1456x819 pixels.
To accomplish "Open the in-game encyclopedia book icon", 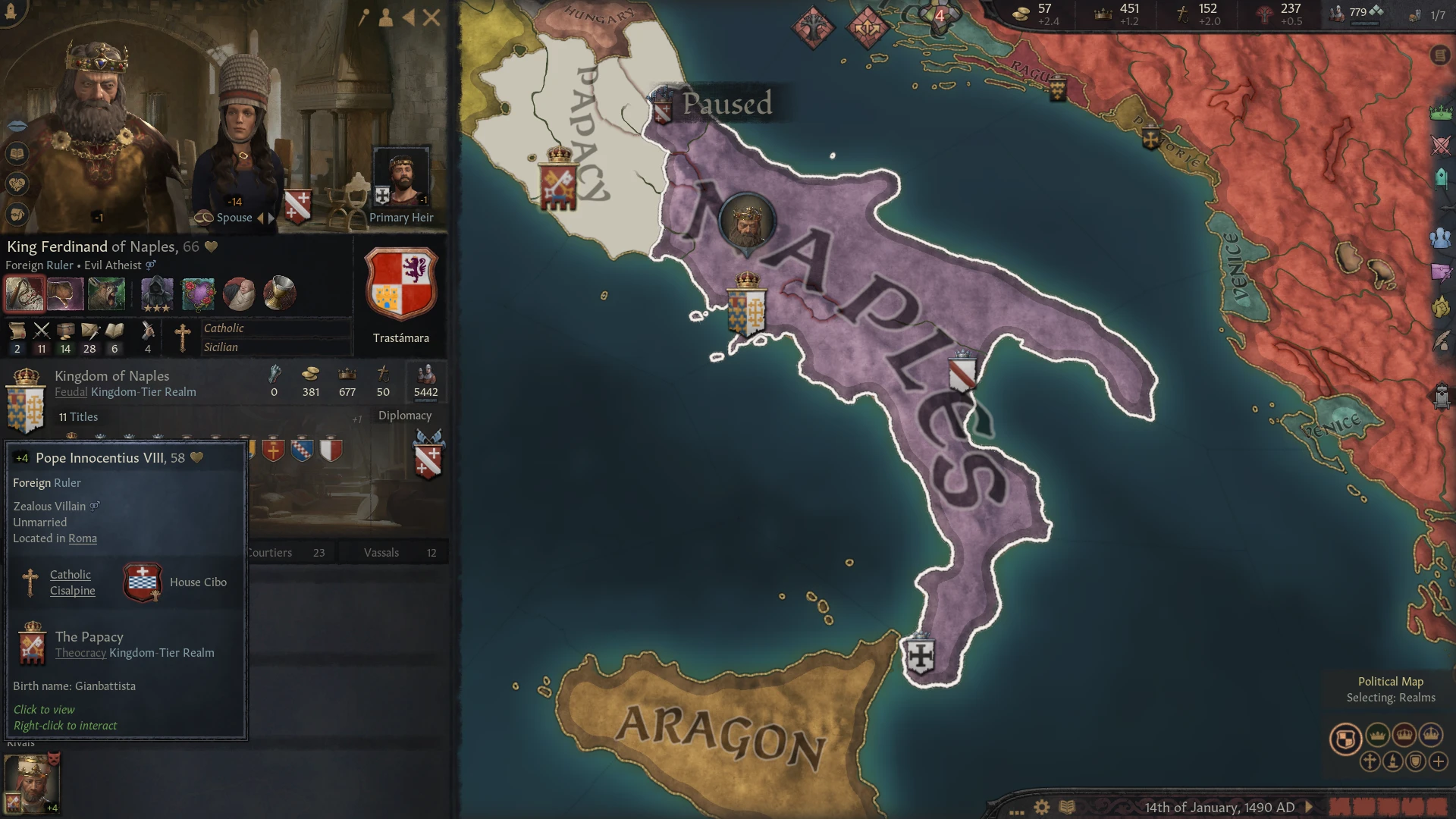I will pos(1067,808).
